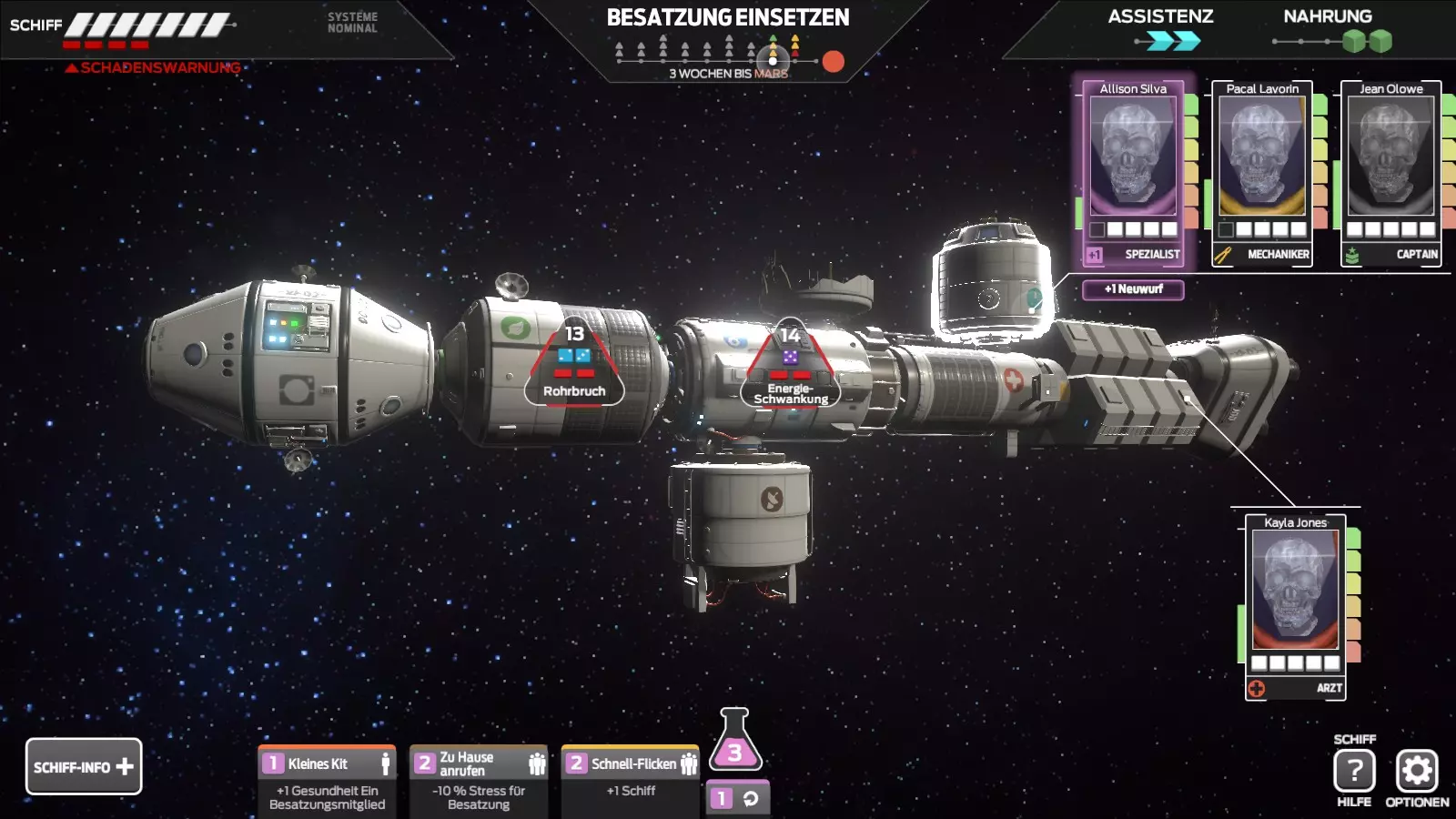
Task: Select doctor Kayla Jones's card
Action: click(1295, 607)
